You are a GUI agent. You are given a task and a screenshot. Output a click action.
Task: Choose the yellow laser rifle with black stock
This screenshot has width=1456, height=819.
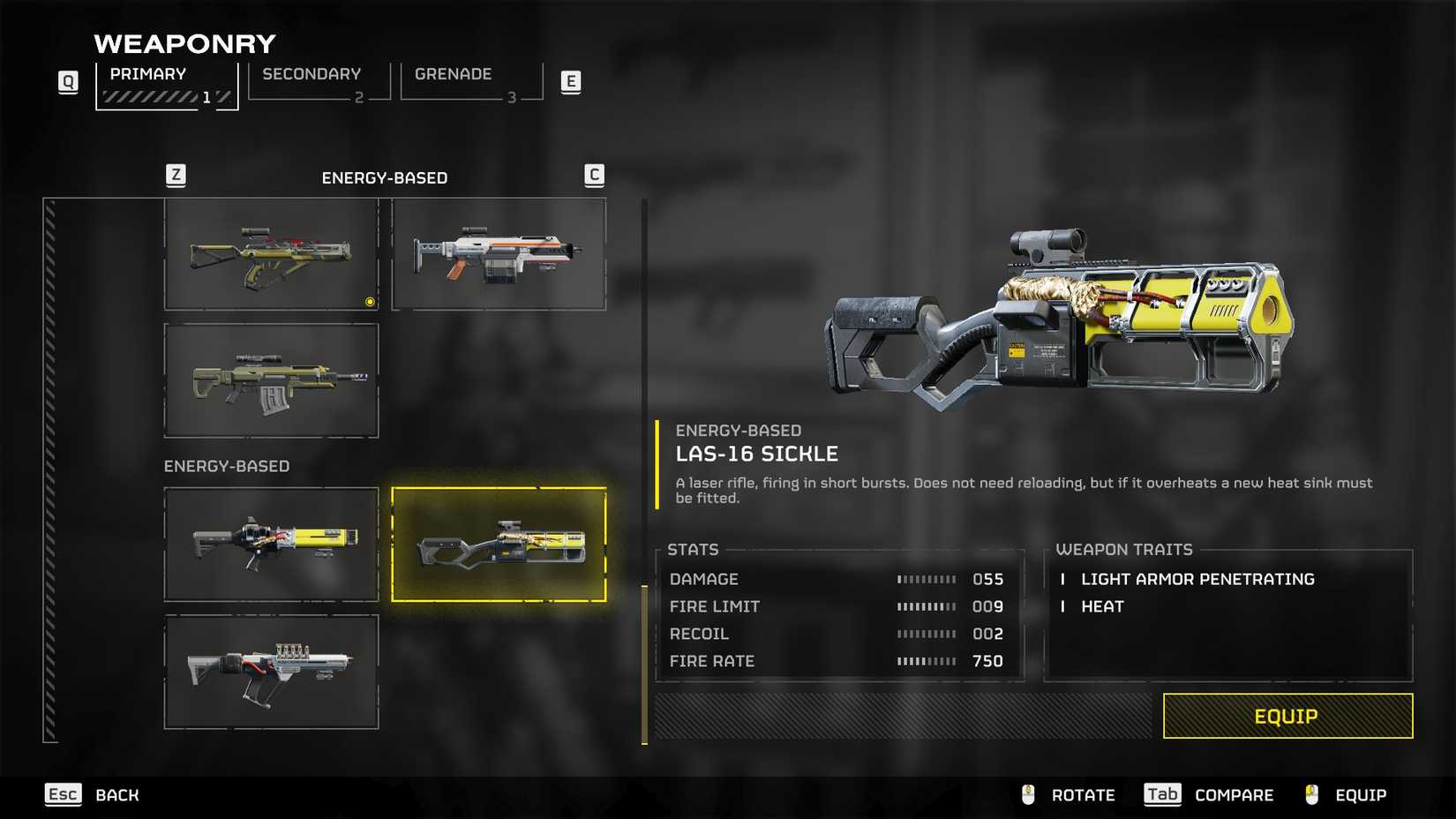[x=272, y=545]
